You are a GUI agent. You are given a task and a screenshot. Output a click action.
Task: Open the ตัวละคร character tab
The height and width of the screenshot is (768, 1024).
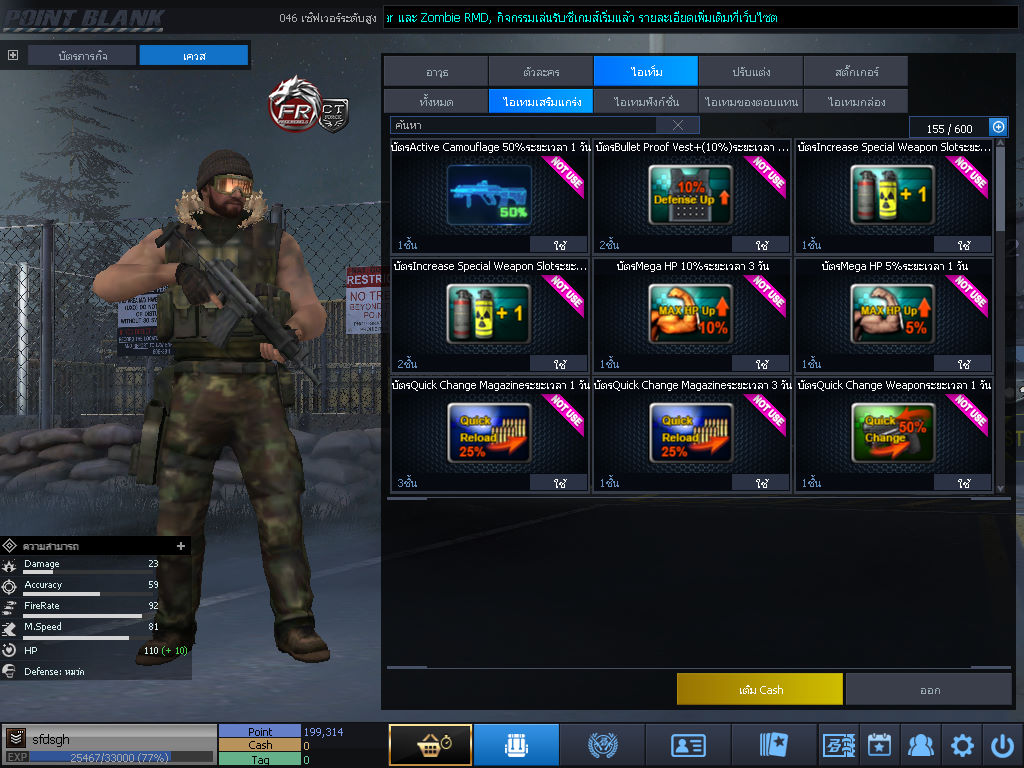[540, 72]
